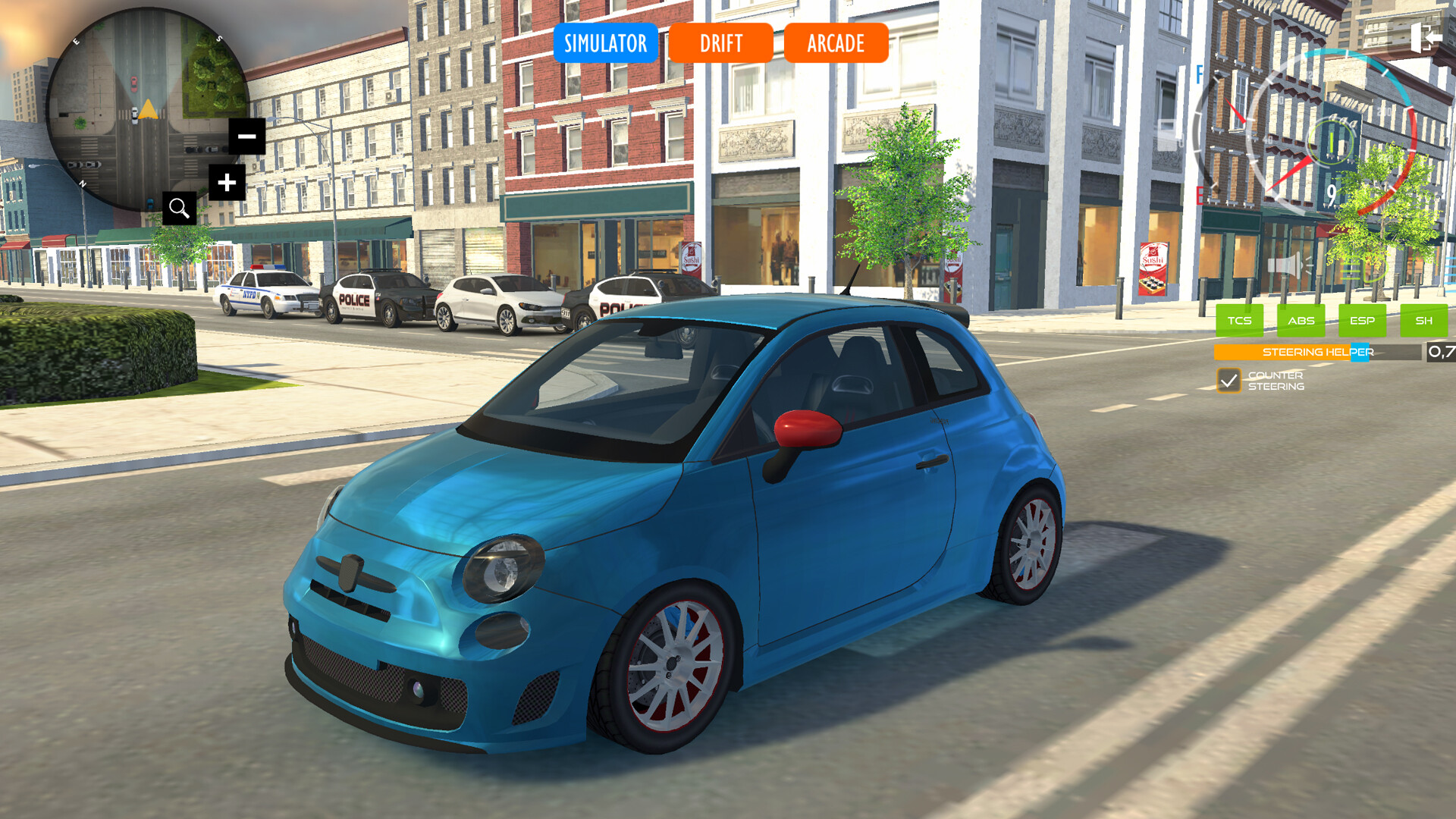Screen dimensions: 1456x819
Task: Open the minimap magnifier search icon
Action: click(x=179, y=209)
